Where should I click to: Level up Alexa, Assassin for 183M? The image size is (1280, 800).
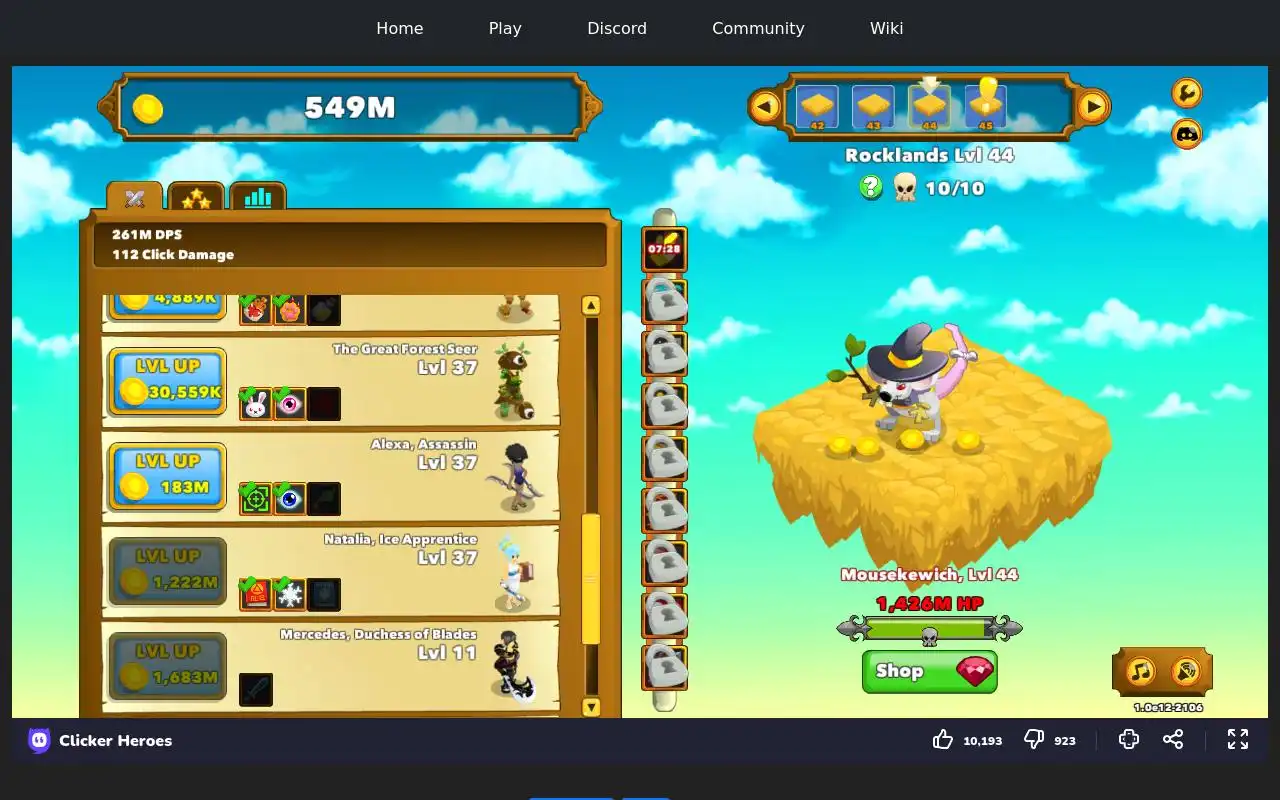coord(167,476)
